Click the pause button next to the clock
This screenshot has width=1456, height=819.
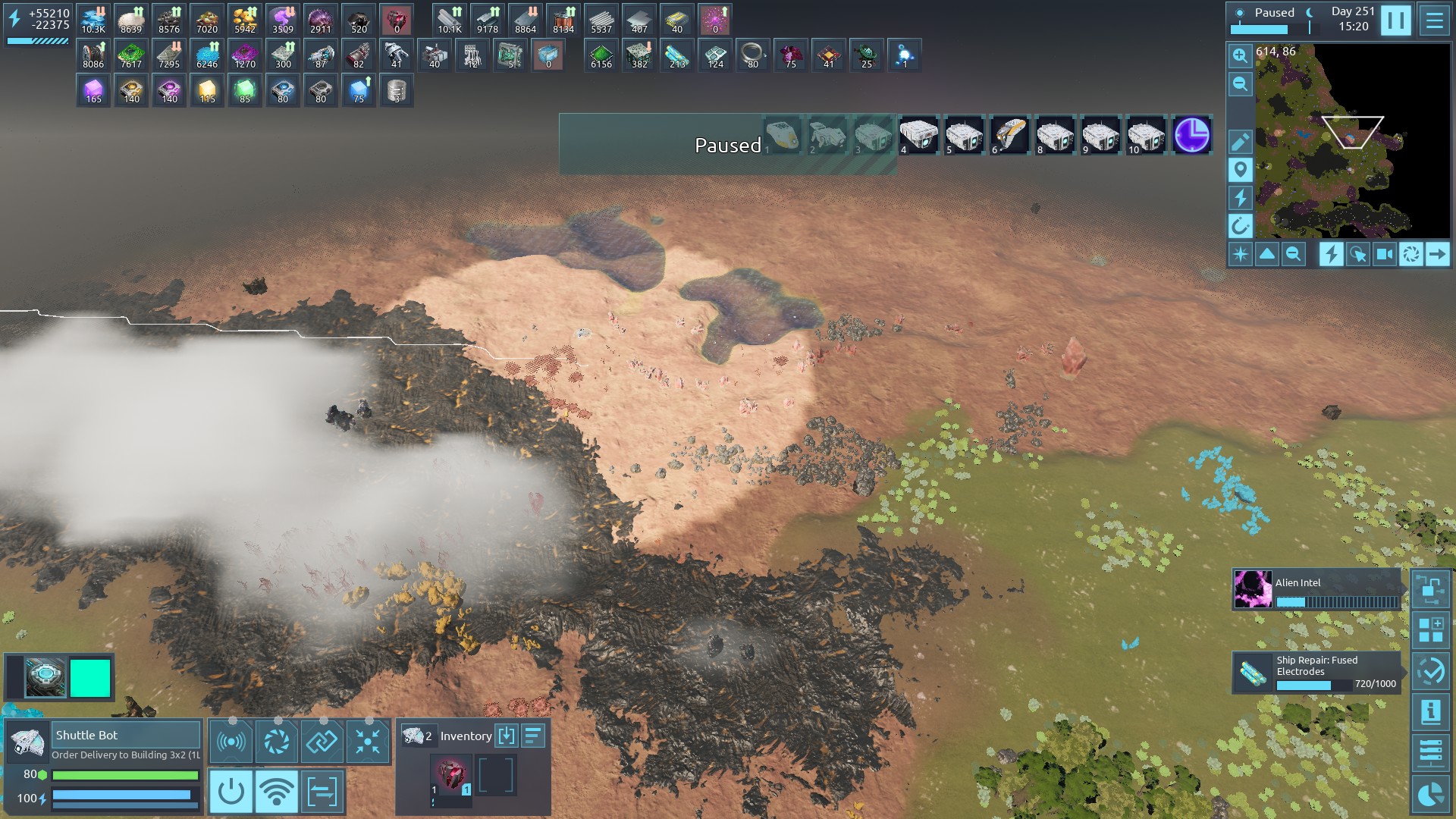(1395, 20)
